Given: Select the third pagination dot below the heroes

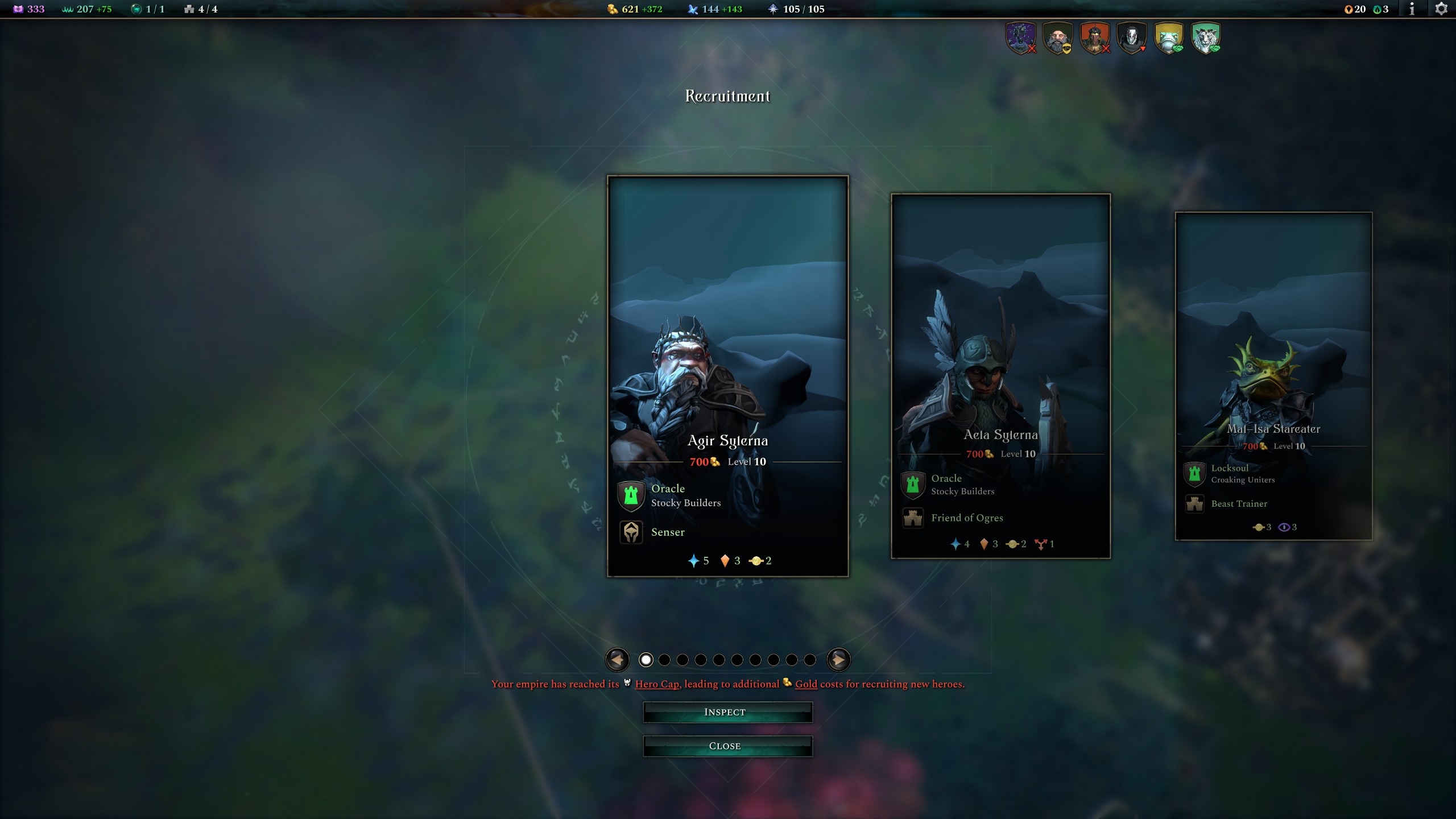Looking at the screenshot, I should click(682, 660).
